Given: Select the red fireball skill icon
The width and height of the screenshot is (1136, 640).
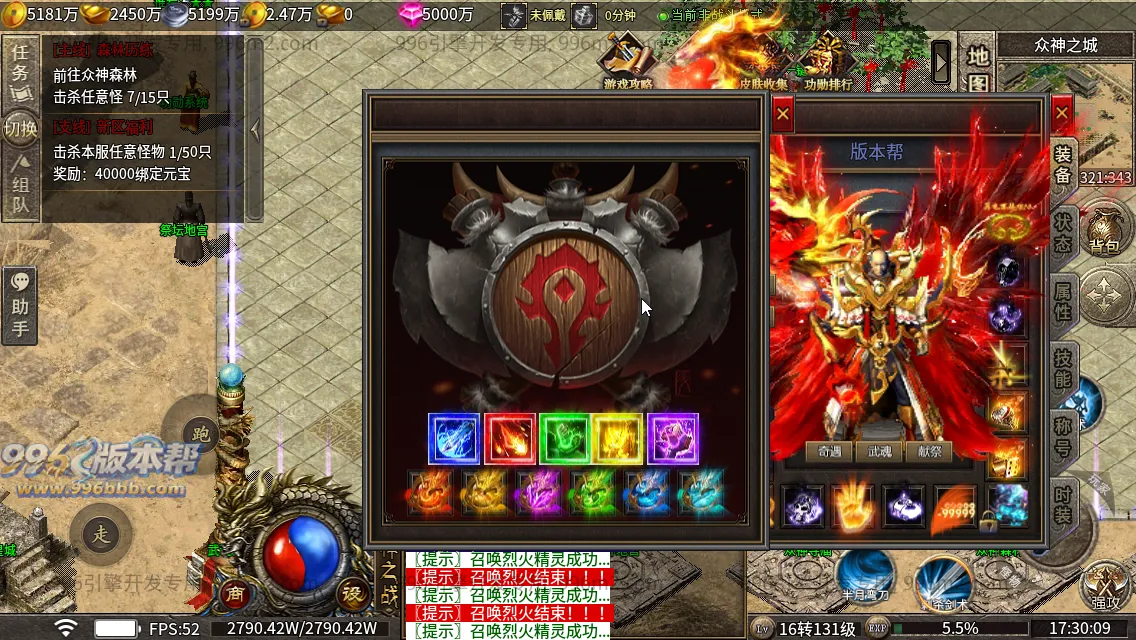Looking at the screenshot, I should [x=508, y=438].
